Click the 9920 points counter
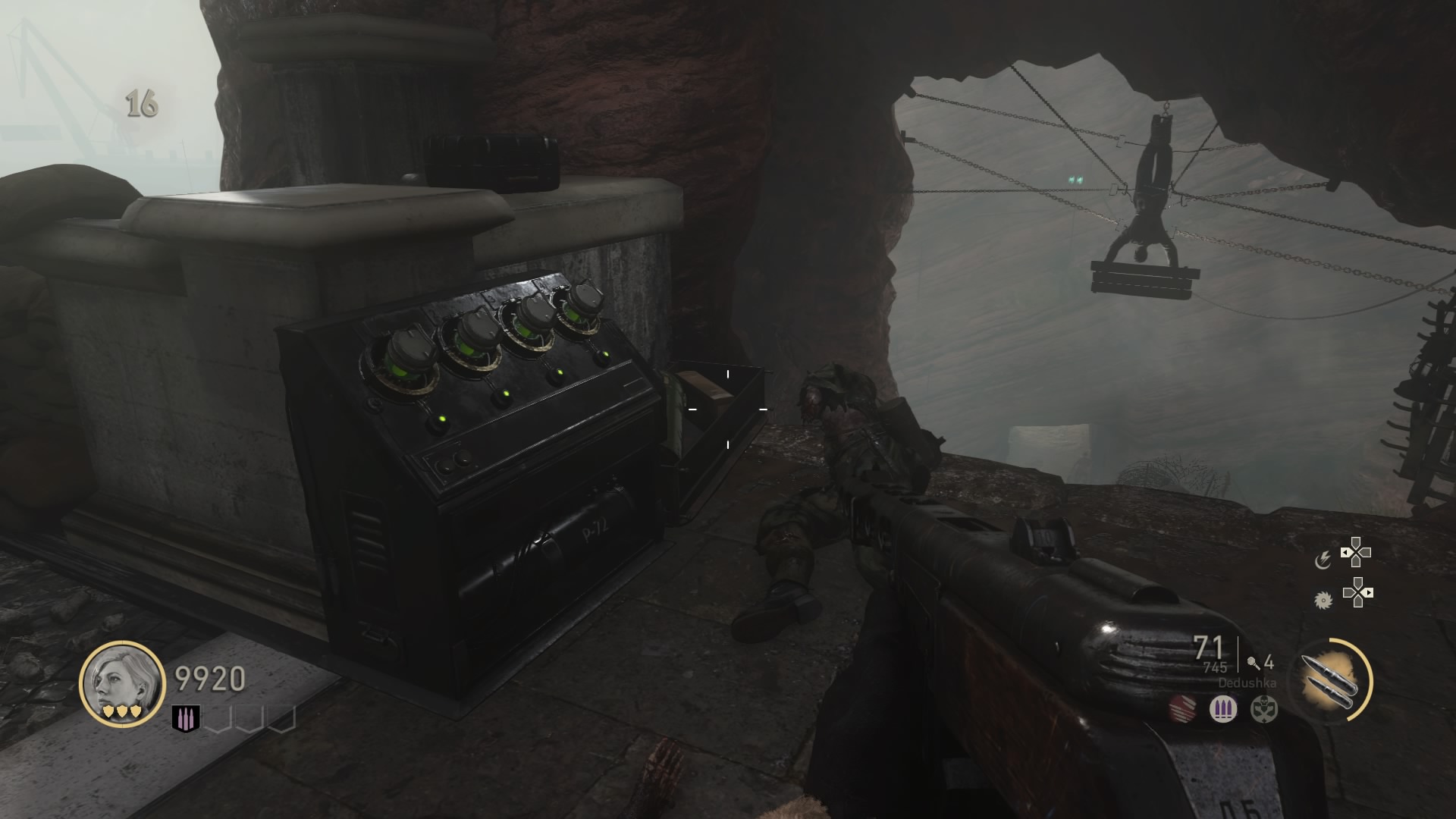The image size is (1456, 819). pos(209,679)
